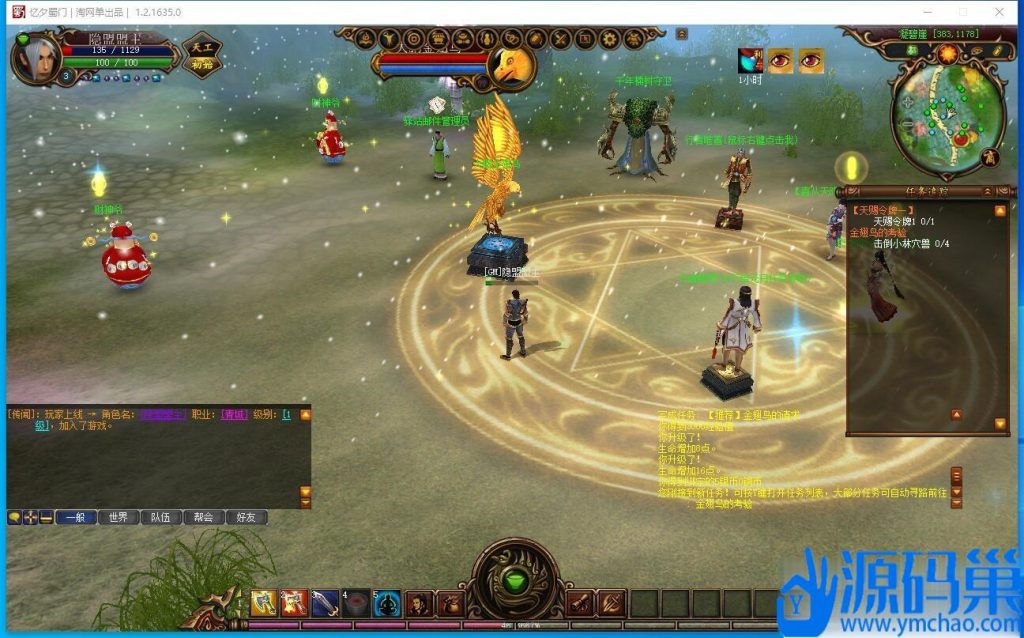Activate the golden axe skill in hotbar
1024x638 pixels.
tap(263, 603)
